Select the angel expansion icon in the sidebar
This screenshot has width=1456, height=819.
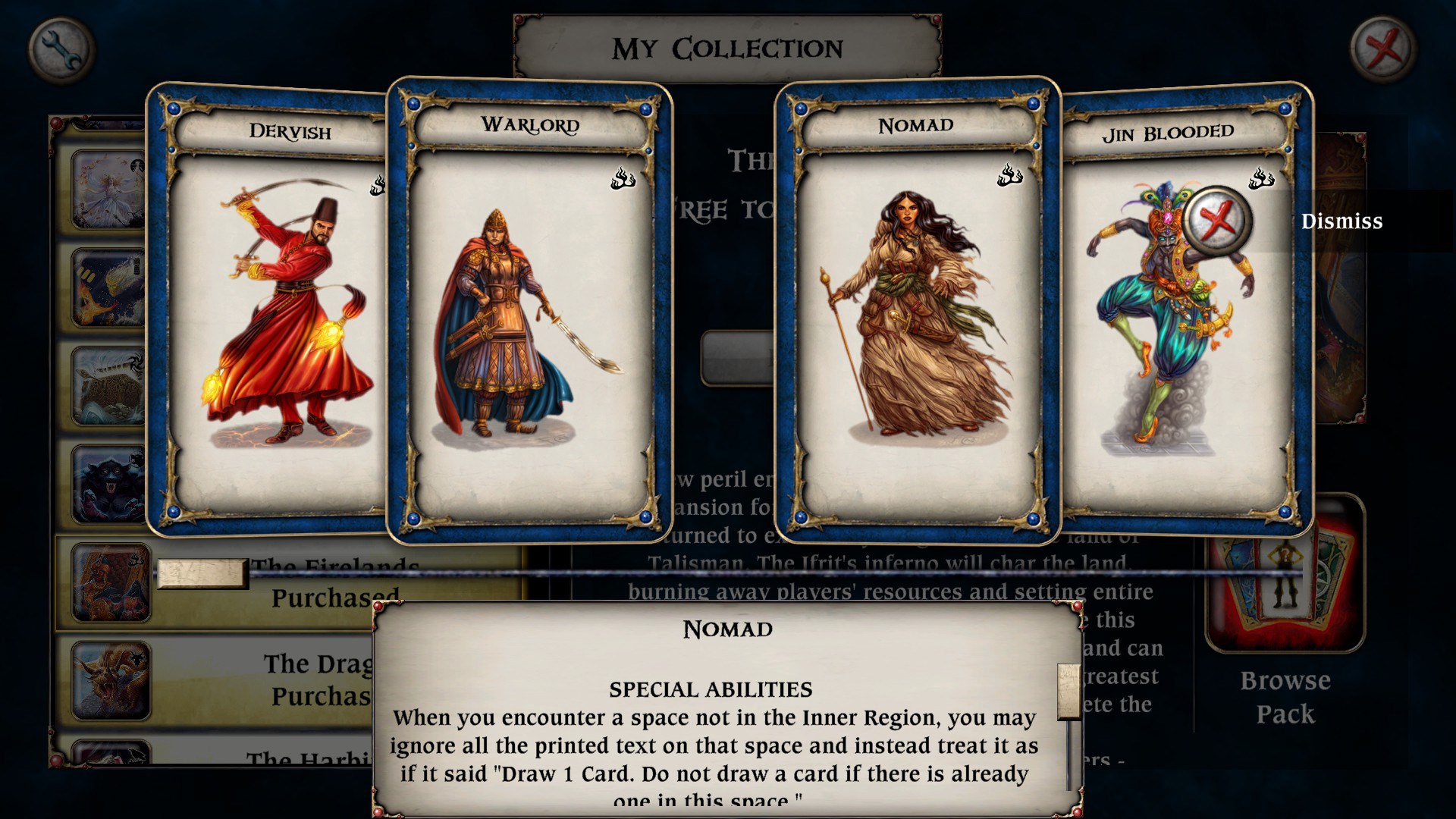click(107, 190)
